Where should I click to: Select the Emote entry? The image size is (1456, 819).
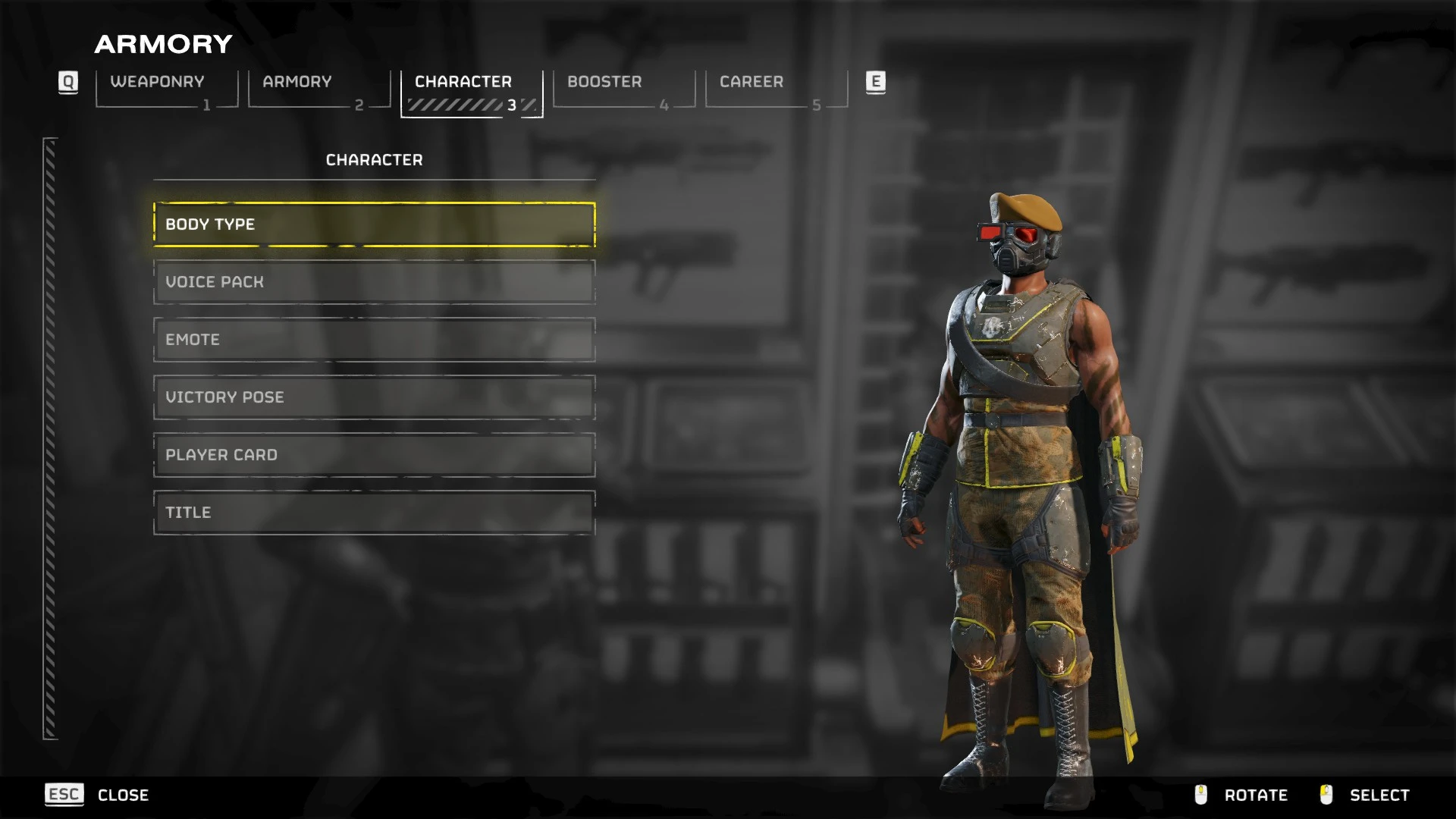[x=374, y=340]
